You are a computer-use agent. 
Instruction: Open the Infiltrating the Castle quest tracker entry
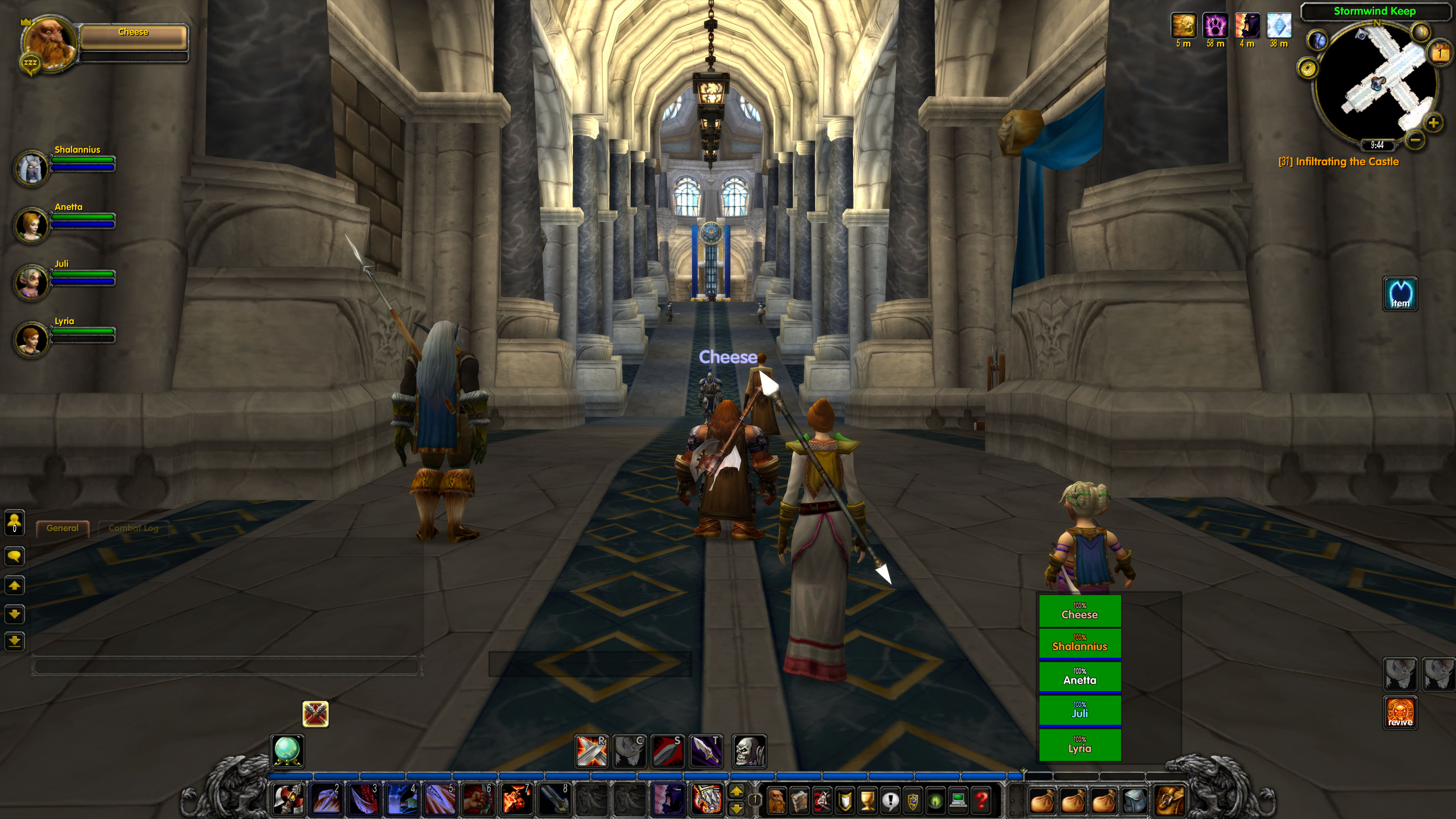(1338, 162)
